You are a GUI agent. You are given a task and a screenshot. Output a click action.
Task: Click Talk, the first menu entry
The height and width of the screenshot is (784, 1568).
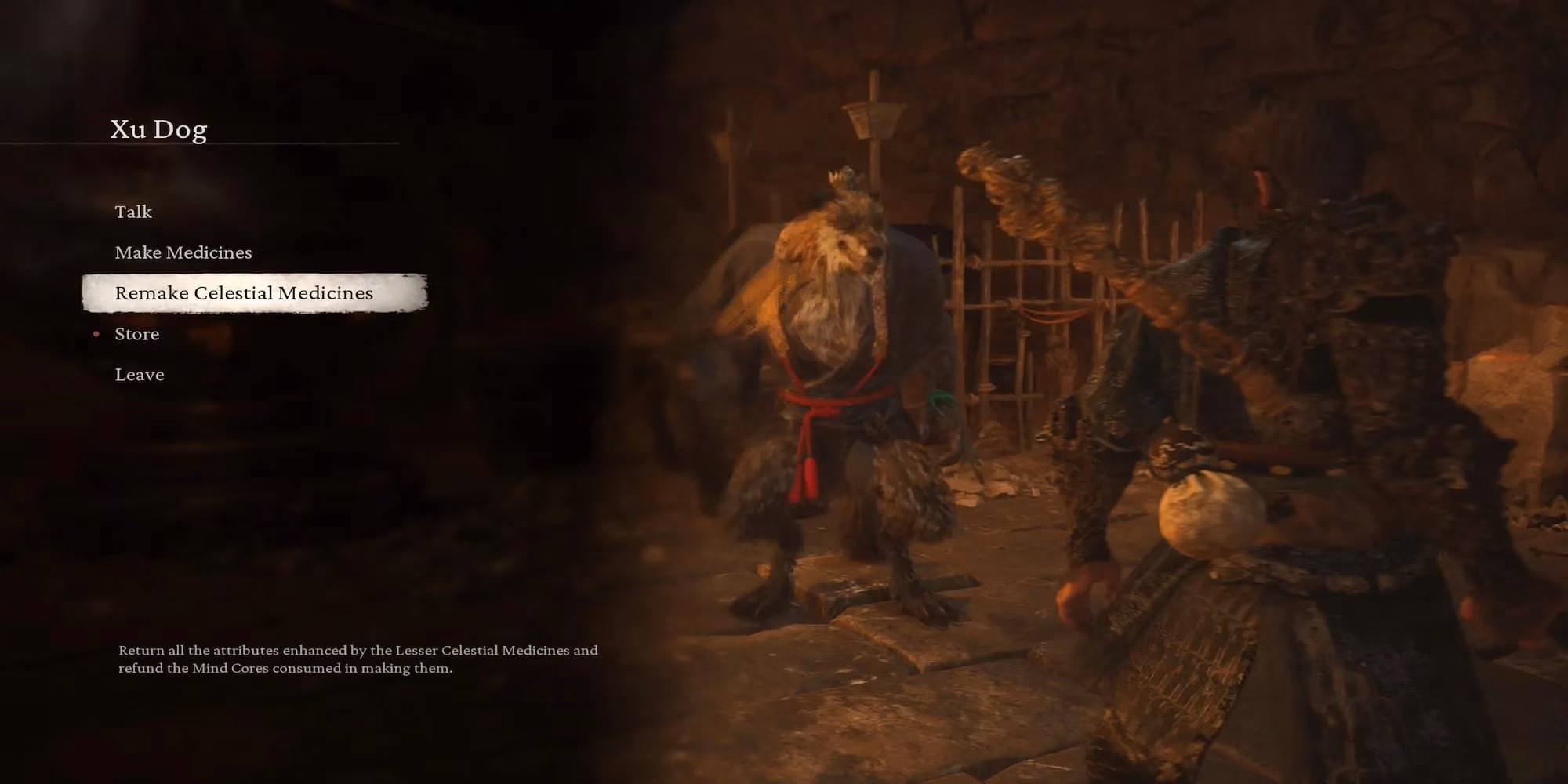[133, 212]
